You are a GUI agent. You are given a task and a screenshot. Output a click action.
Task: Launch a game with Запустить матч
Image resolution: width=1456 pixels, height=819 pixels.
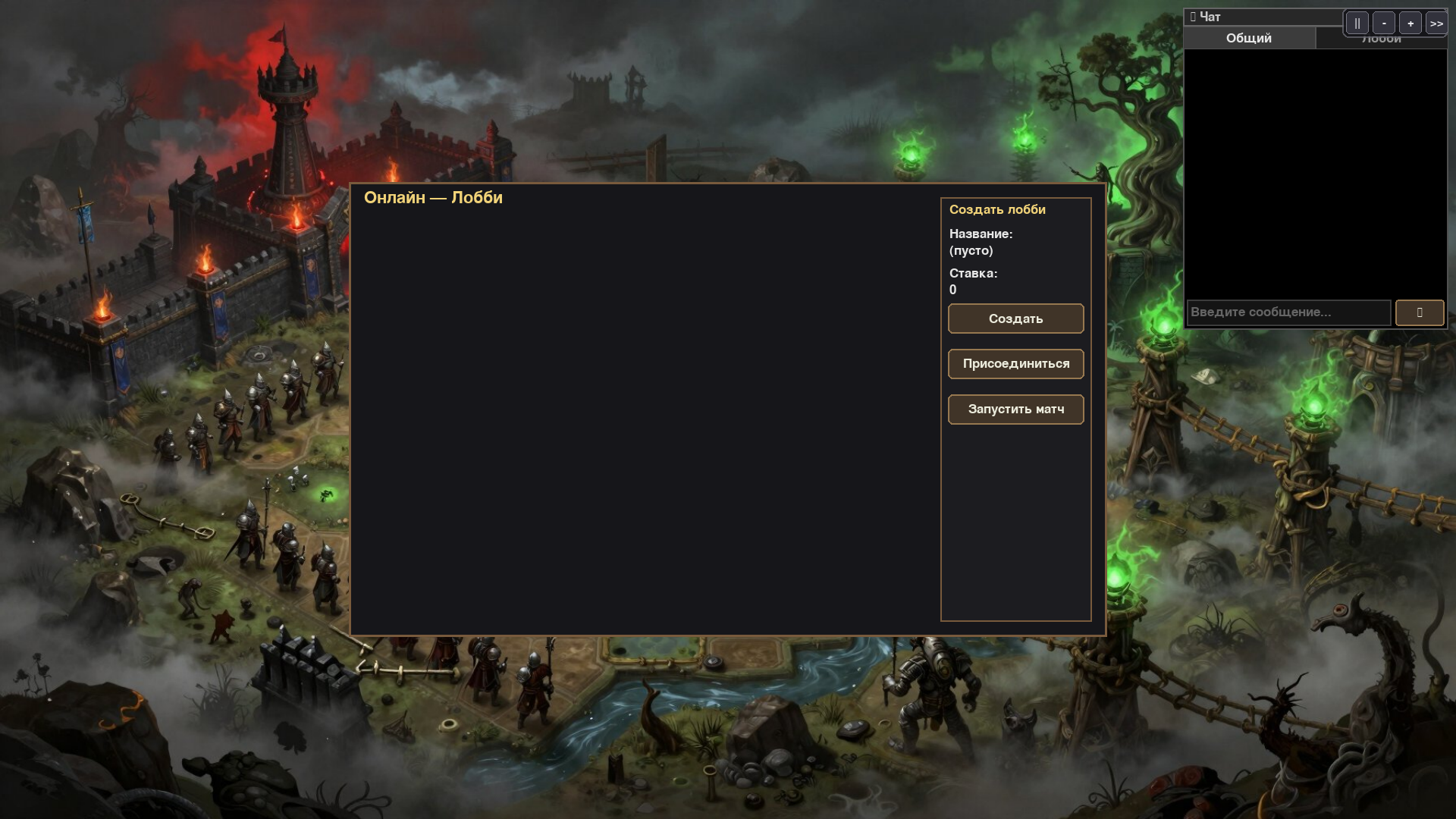tap(1015, 409)
